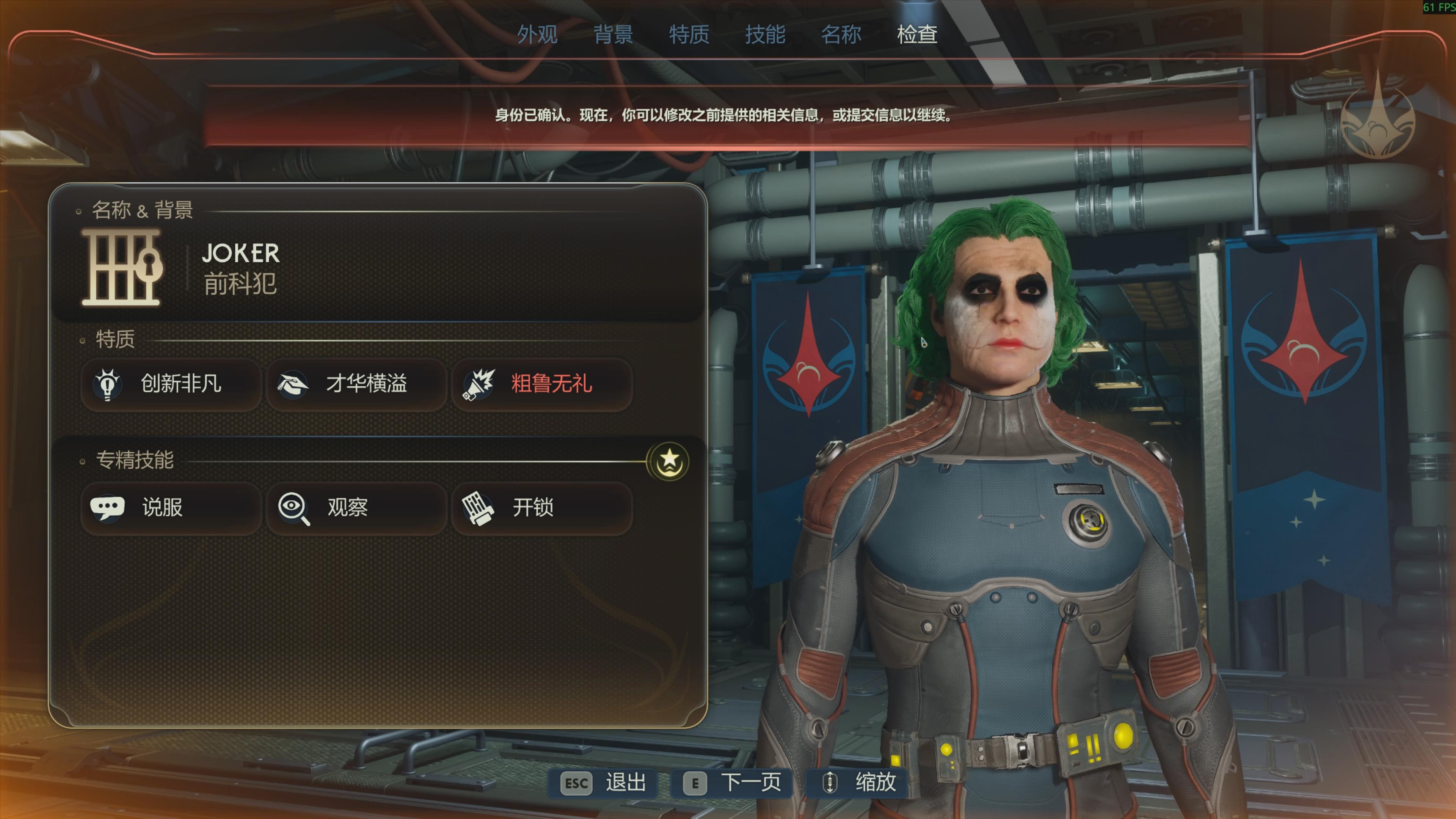Go to the 特质 tab

point(689,35)
